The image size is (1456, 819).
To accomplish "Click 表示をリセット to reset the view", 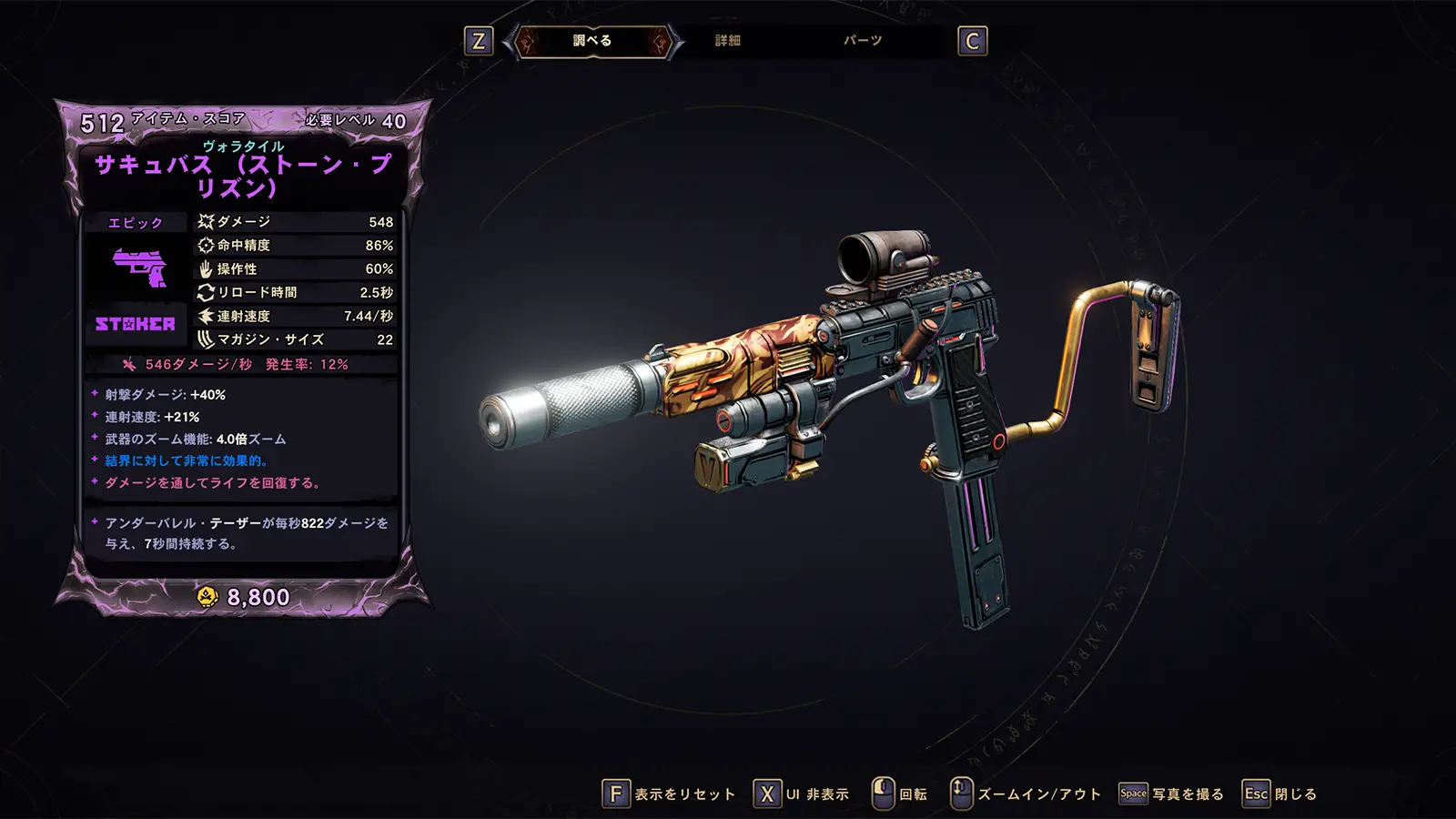I will coord(670,794).
